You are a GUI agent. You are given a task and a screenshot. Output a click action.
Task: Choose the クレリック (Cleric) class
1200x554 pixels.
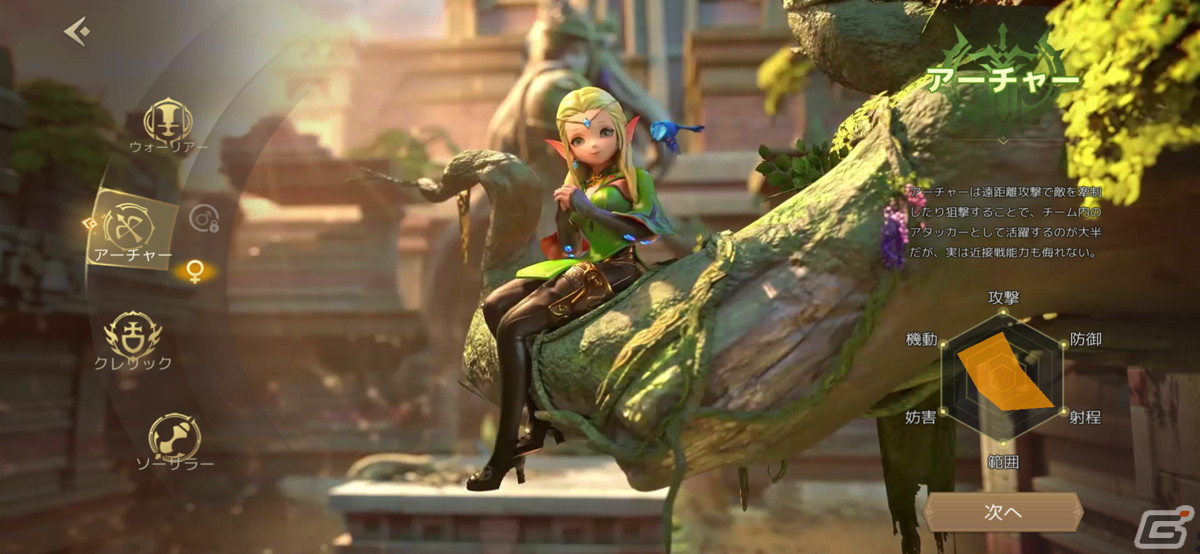[x=133, y=335]
